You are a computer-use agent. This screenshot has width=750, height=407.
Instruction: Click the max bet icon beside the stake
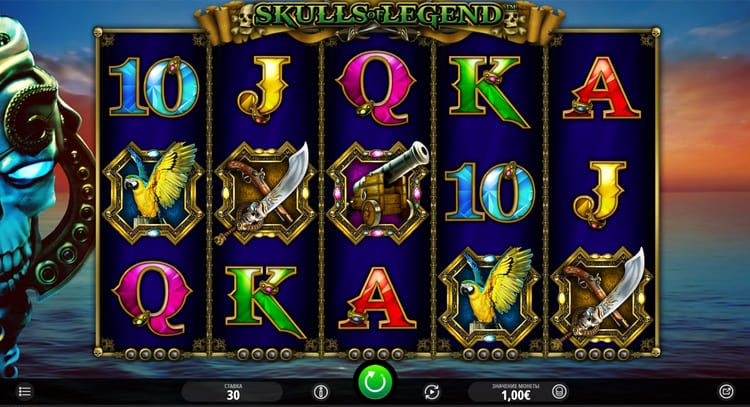[320, 391]
